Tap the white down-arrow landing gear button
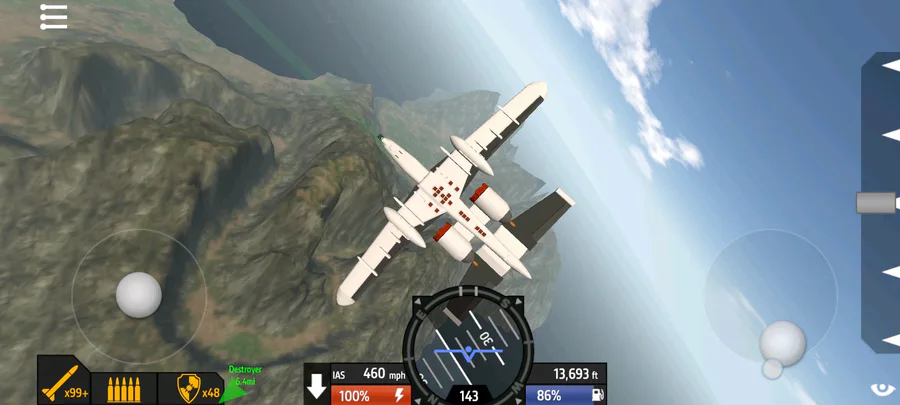This screenshot has width=900, height=405. 317,386
